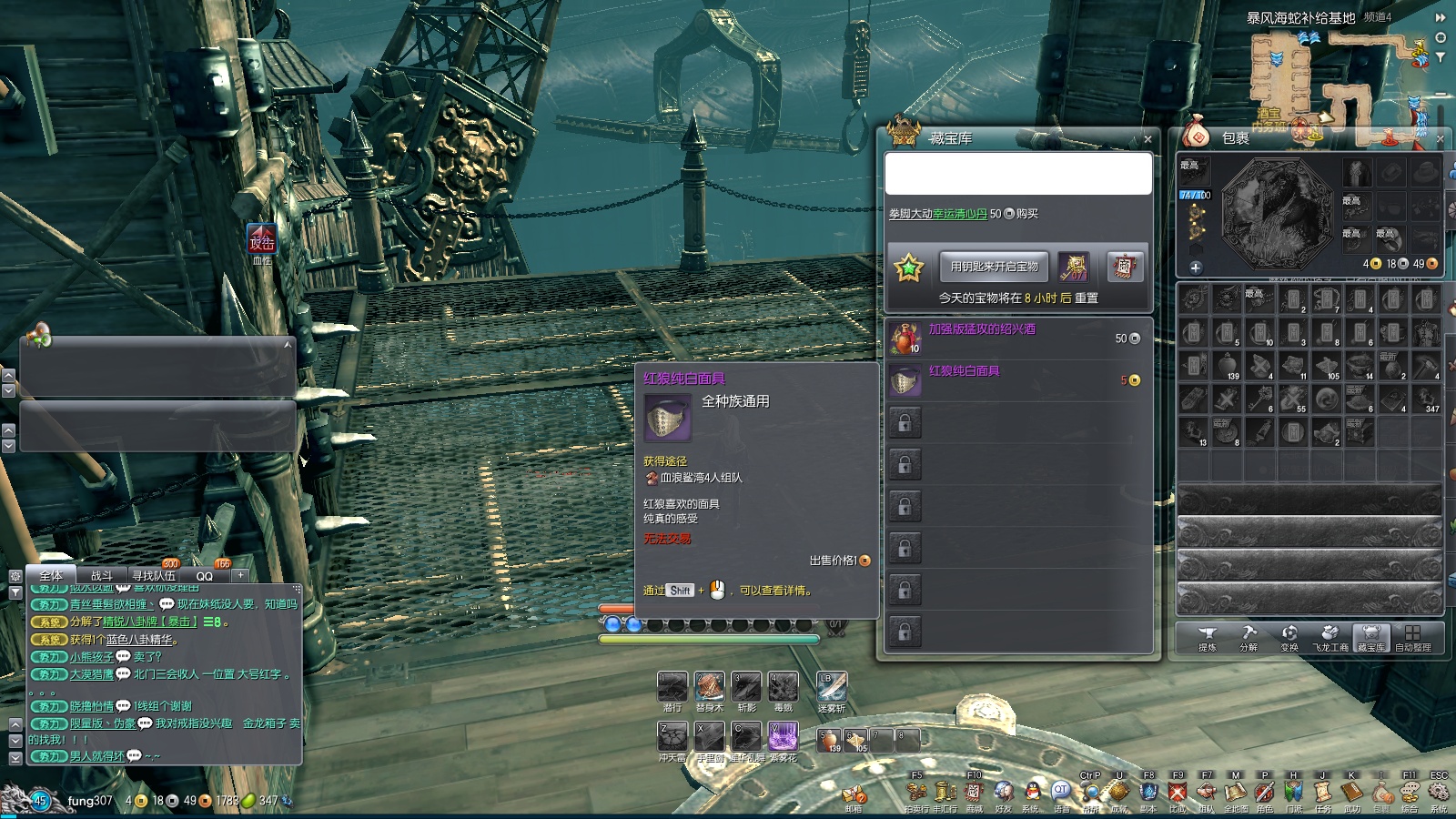Viewport: 1456px width, 819px height.
Task: Open the 提炼 refine function
Action: coord(1208,637)
